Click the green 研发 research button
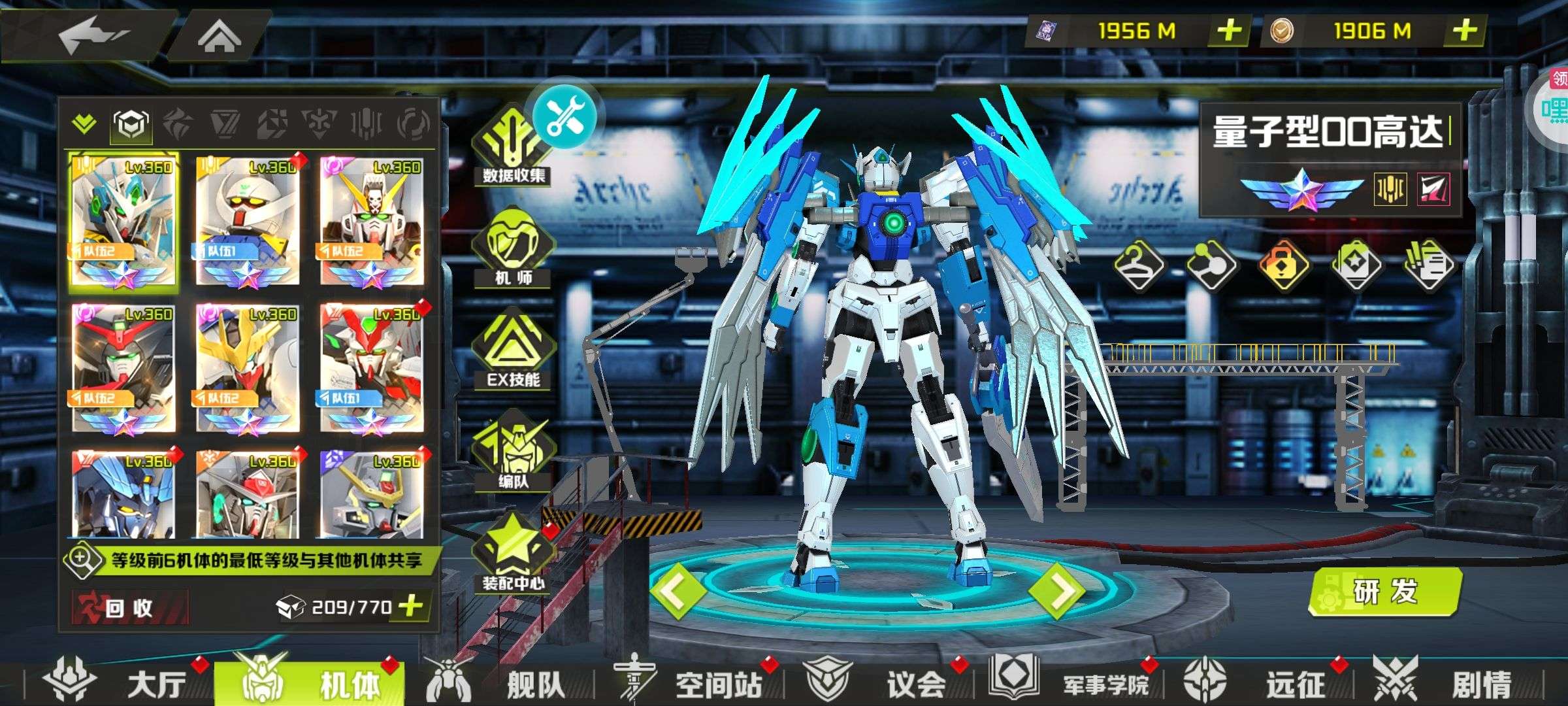Viewport: 1568px width, 706px height. (x=1386, y=591)
